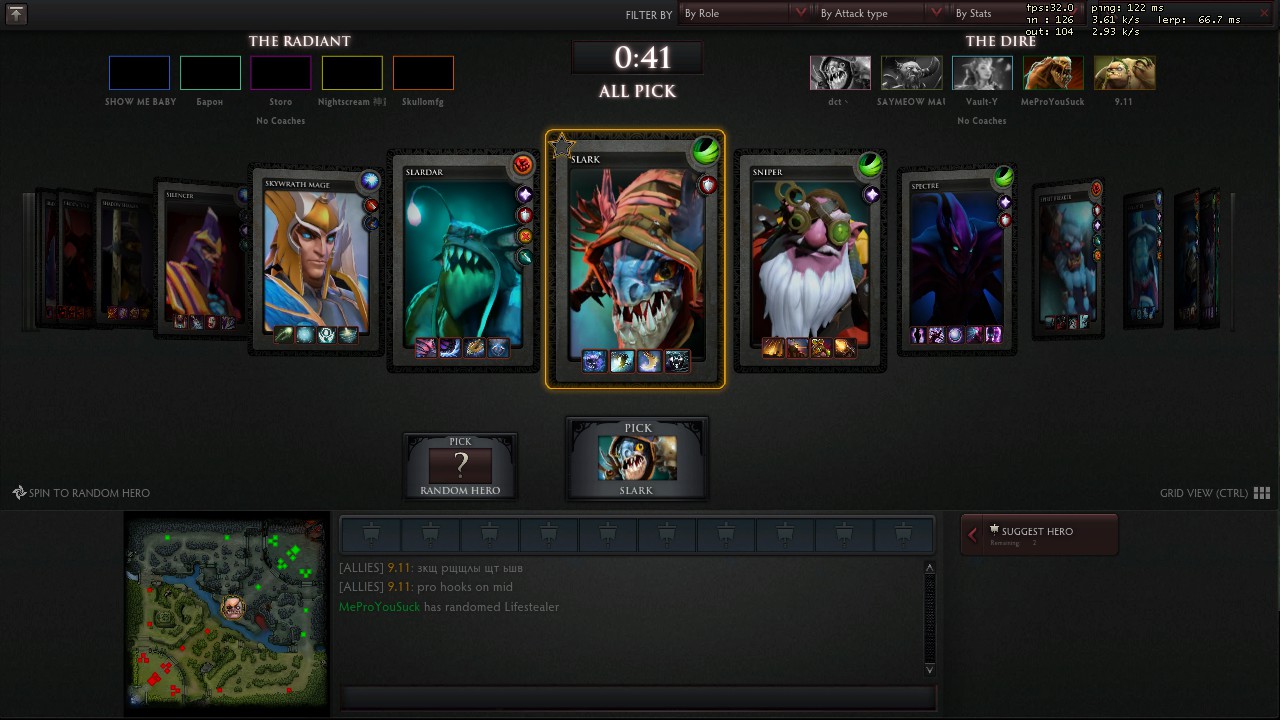
Task: Pick Slark with the Pick button
Action: [637, 458]
